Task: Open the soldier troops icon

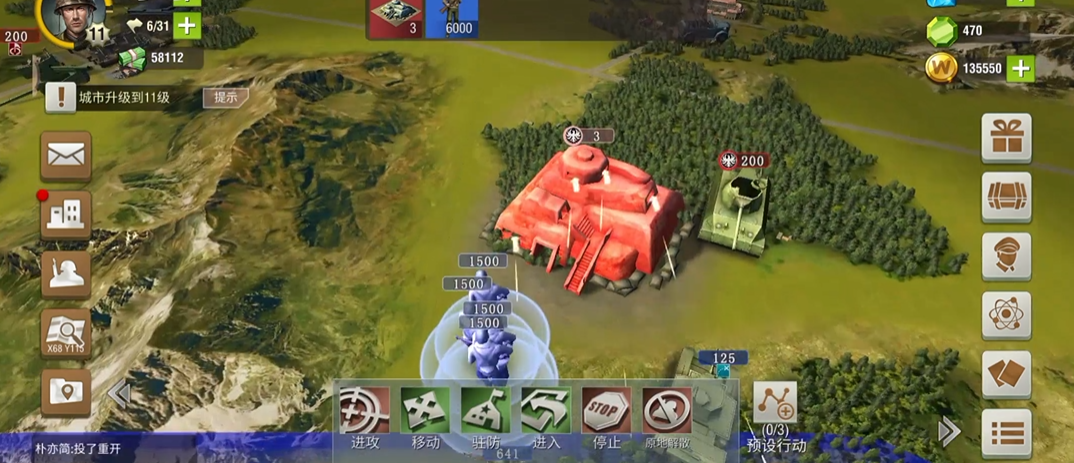Action: [x=66, y=274]
